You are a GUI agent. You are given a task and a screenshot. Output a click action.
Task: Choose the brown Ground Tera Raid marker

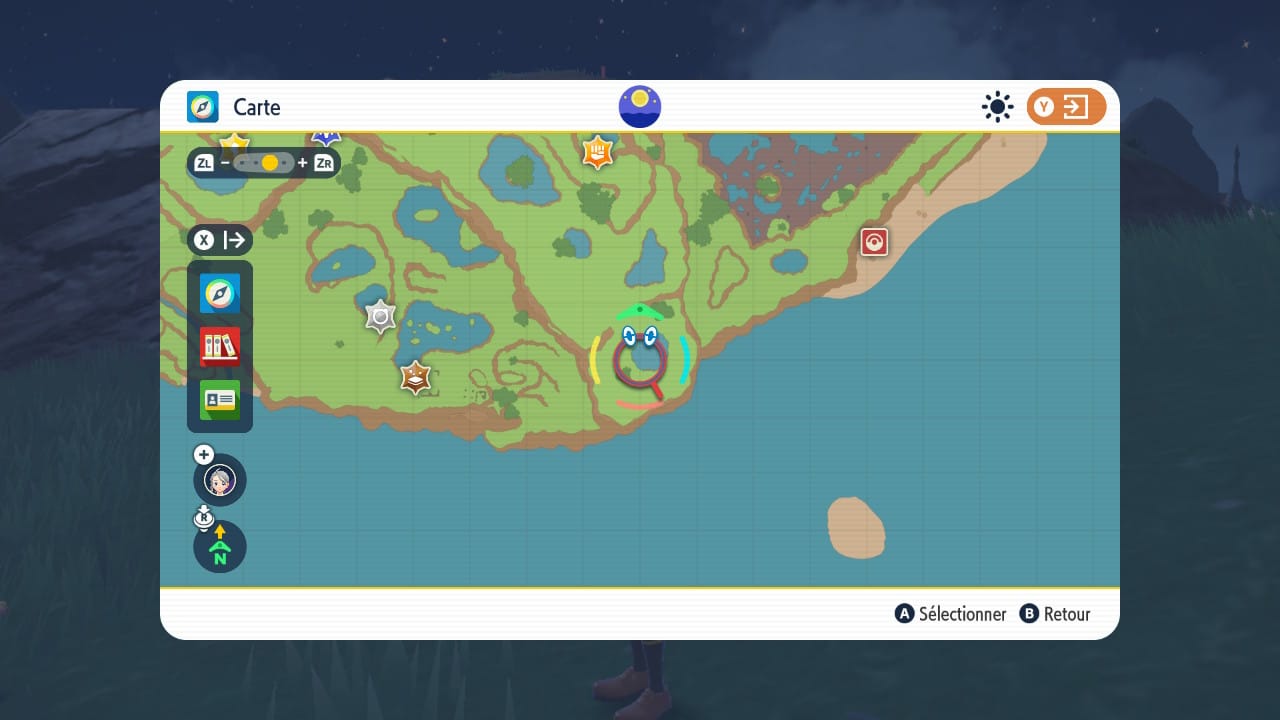pyautogui.click(x=415, y=378)
